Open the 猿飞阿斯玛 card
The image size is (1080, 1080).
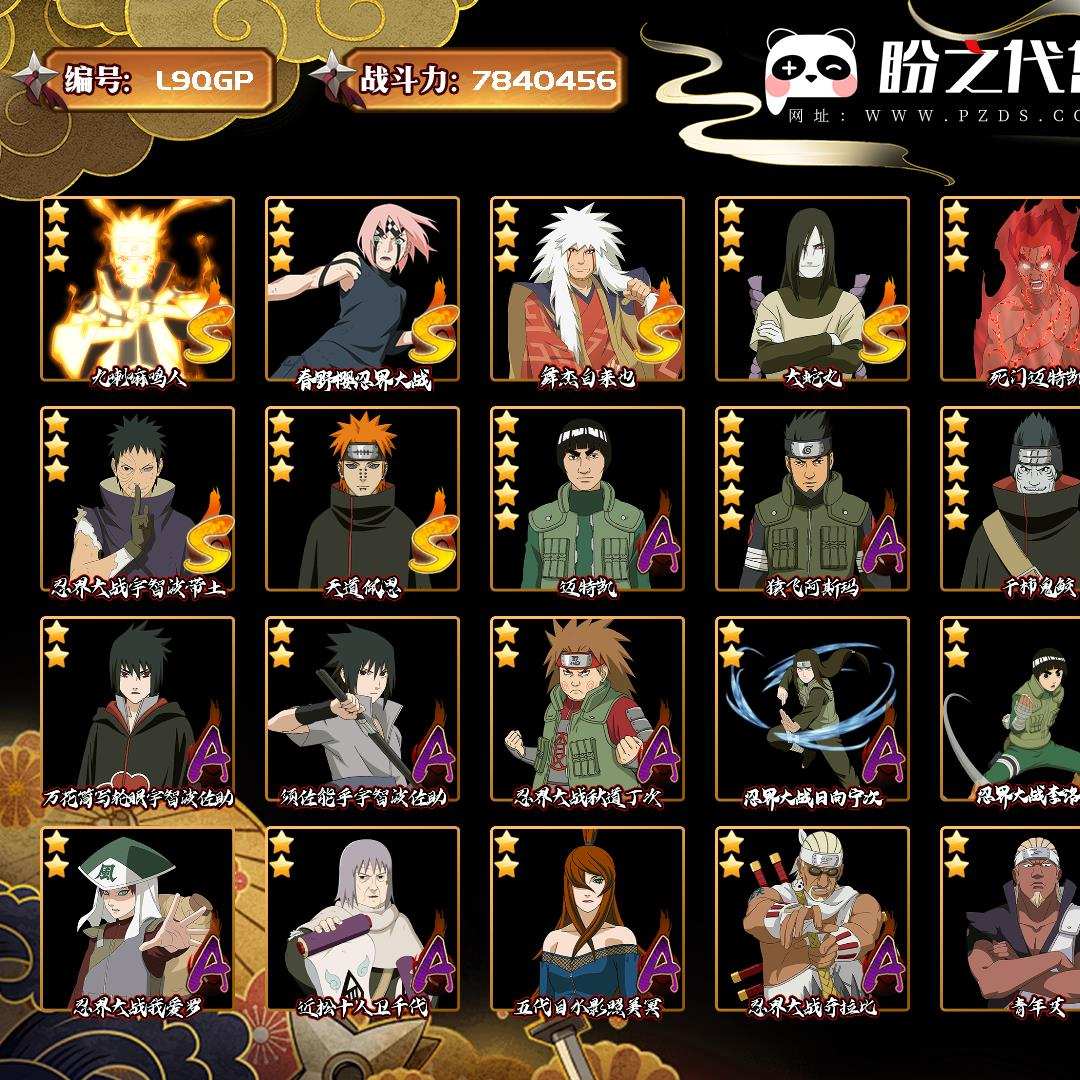[x=812, y=498]
